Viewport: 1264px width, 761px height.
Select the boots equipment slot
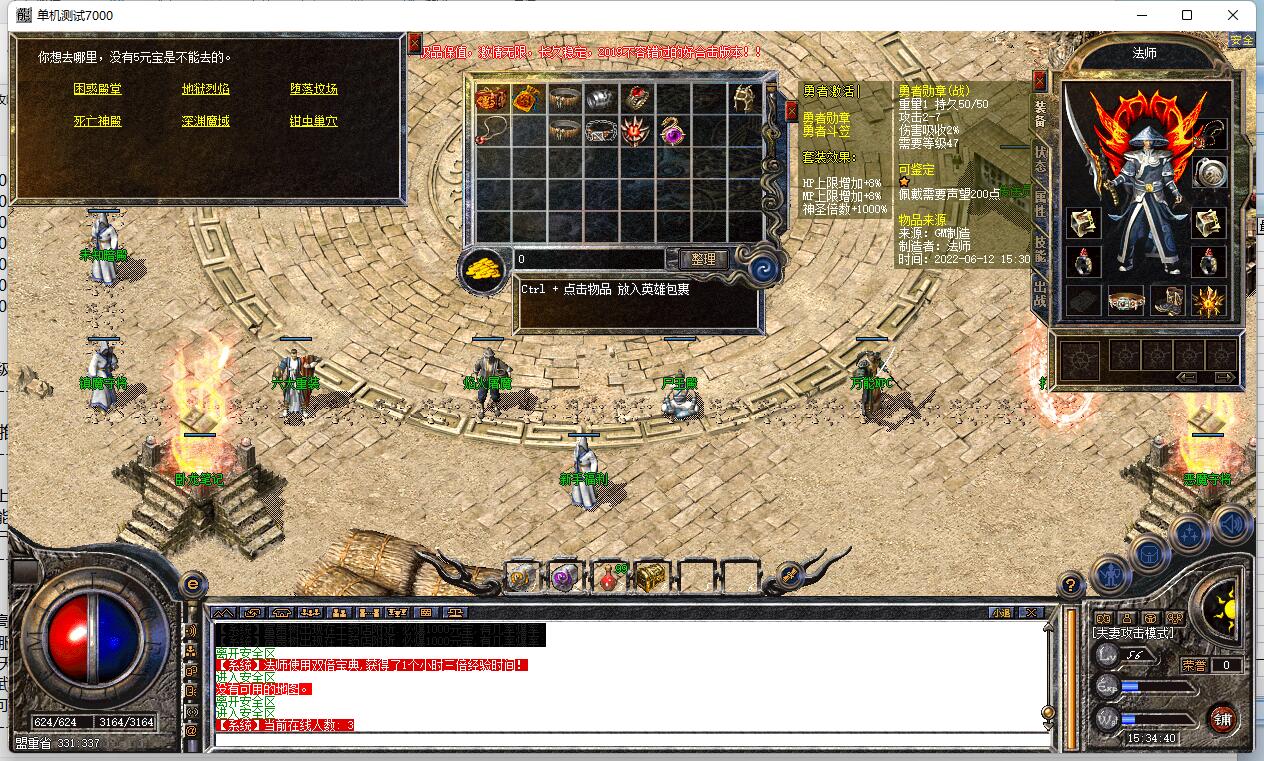tap(1167, 300)
